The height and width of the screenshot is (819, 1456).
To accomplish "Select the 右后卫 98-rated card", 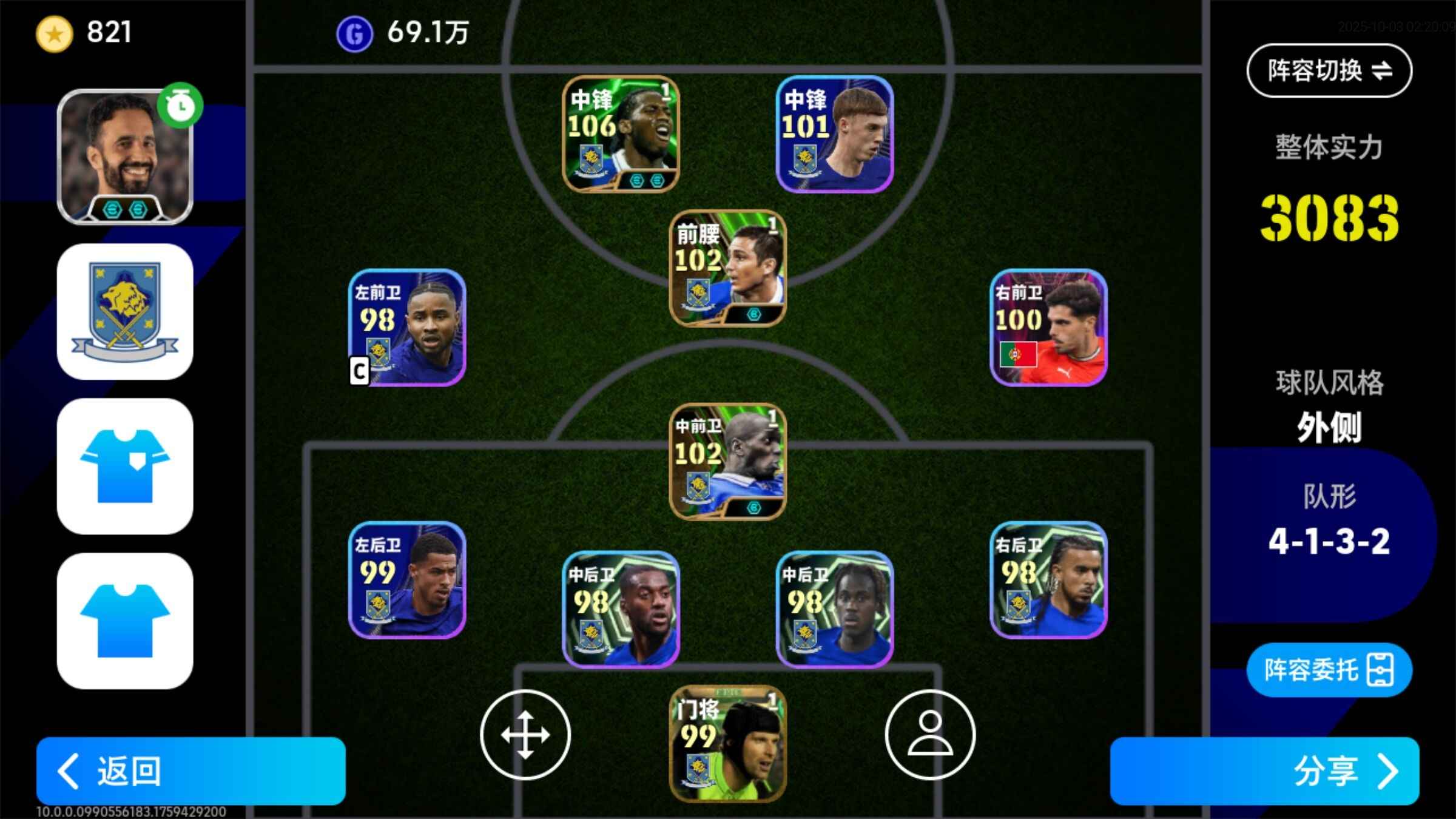I will [1048, 579].
